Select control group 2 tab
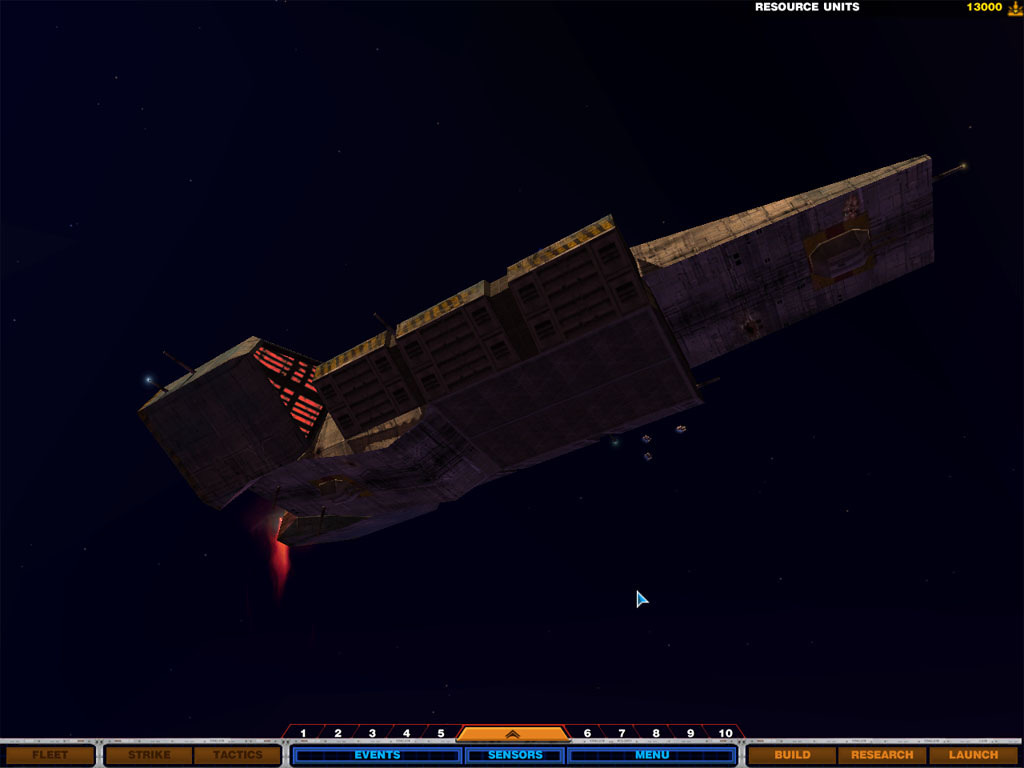Screen dimensions: 1024x768 [x=338, y=733]
